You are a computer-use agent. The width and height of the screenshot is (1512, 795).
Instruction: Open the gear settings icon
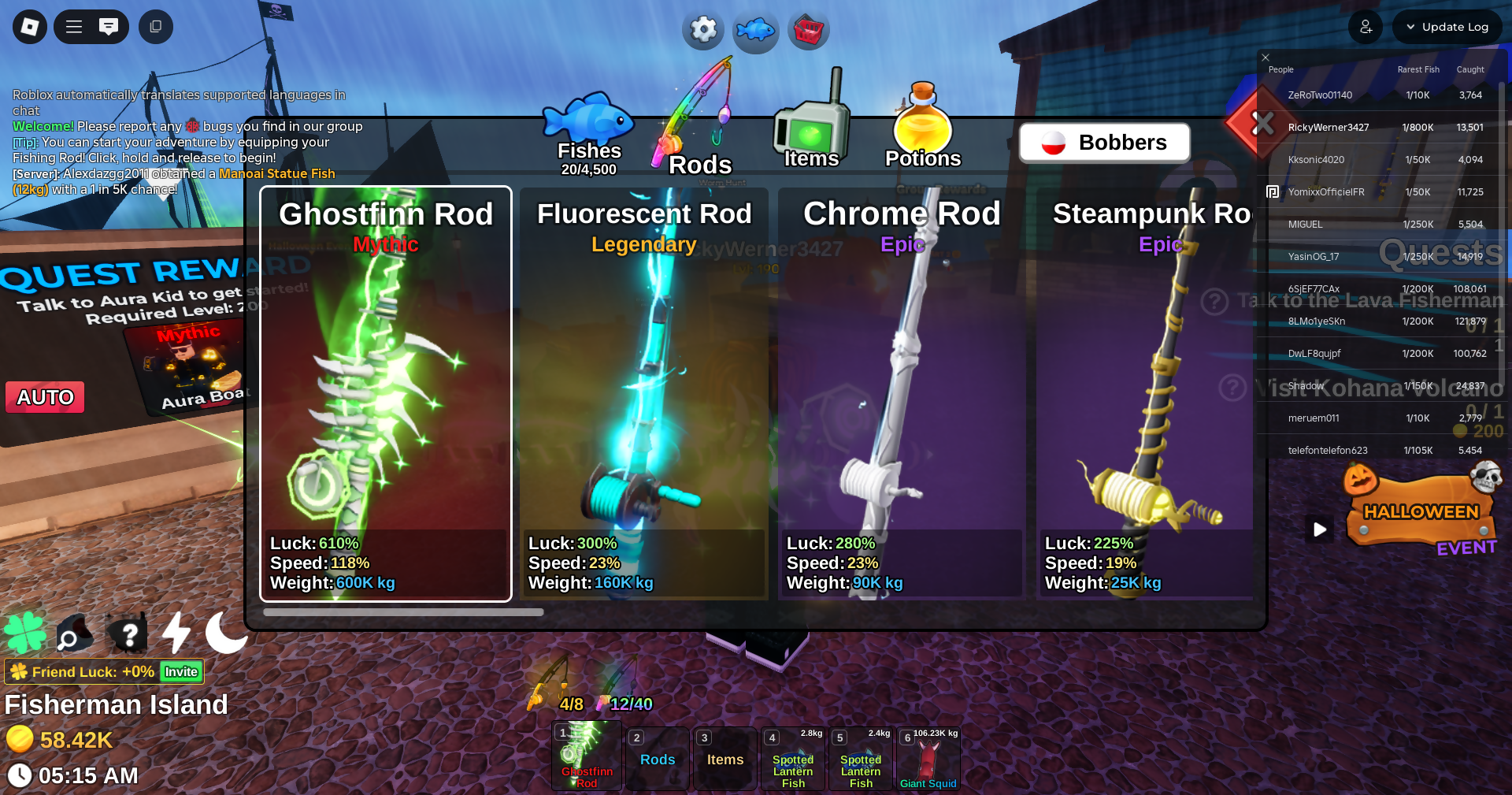(702, 30)
